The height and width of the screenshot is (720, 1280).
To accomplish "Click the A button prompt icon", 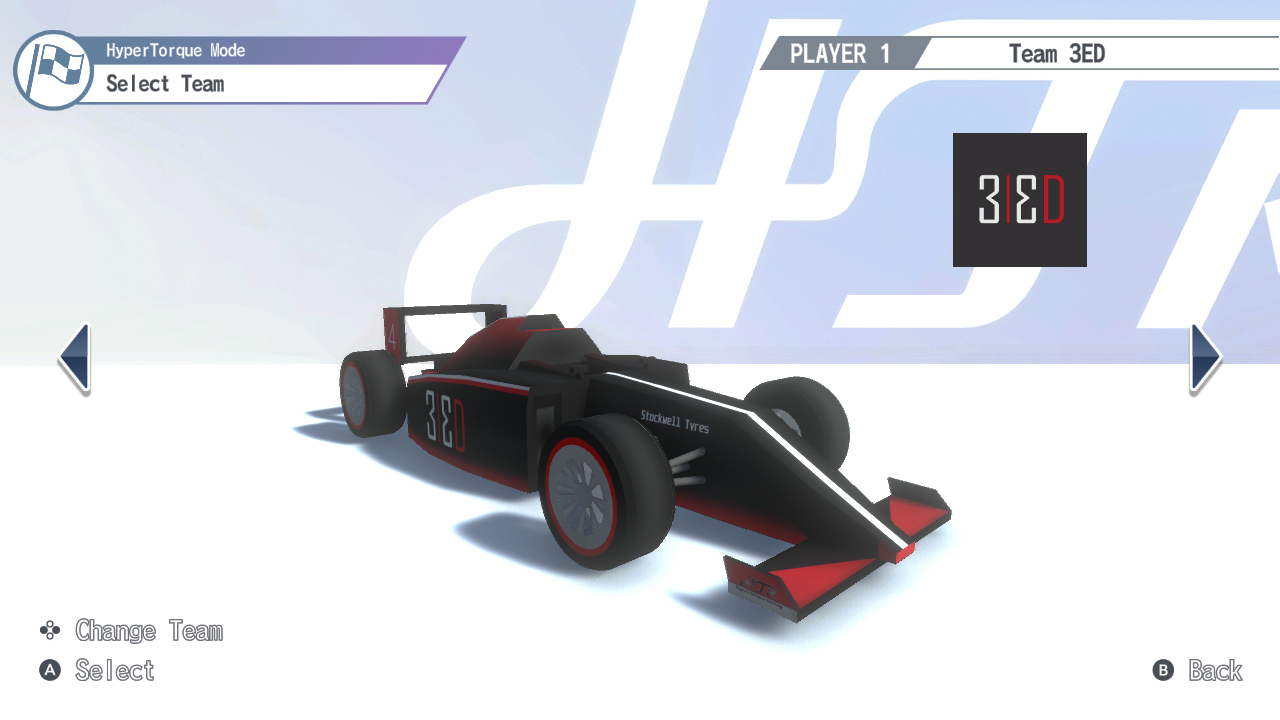I will [x=48, y=671].
